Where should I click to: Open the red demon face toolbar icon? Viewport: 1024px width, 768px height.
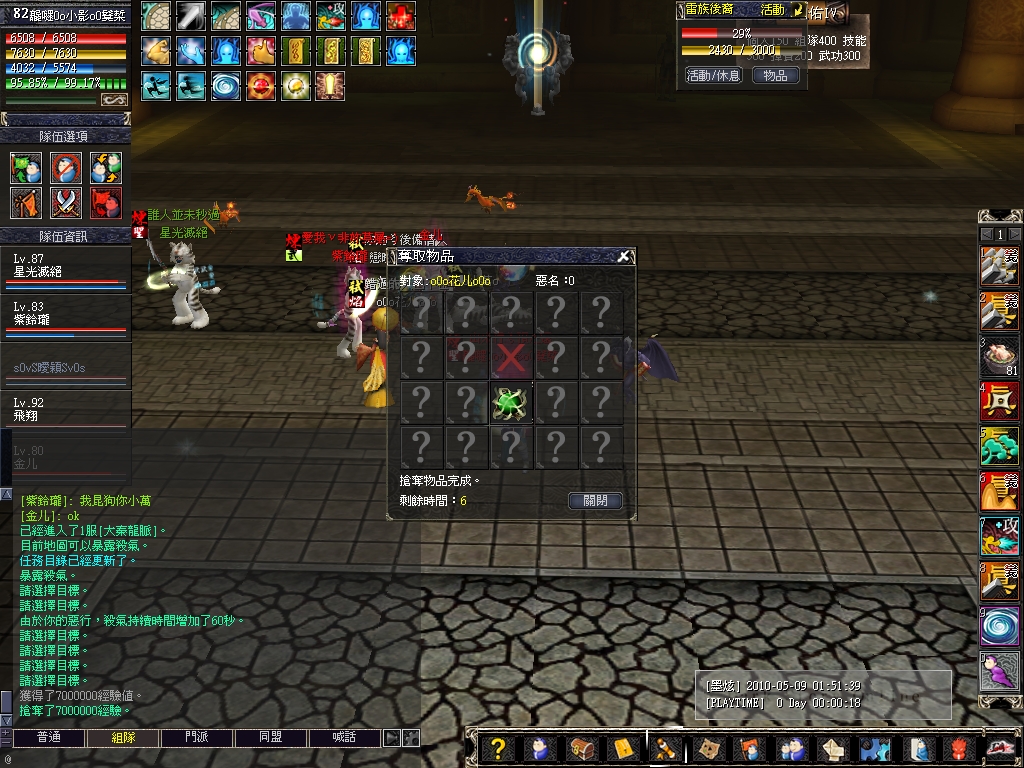coord(958,749)
